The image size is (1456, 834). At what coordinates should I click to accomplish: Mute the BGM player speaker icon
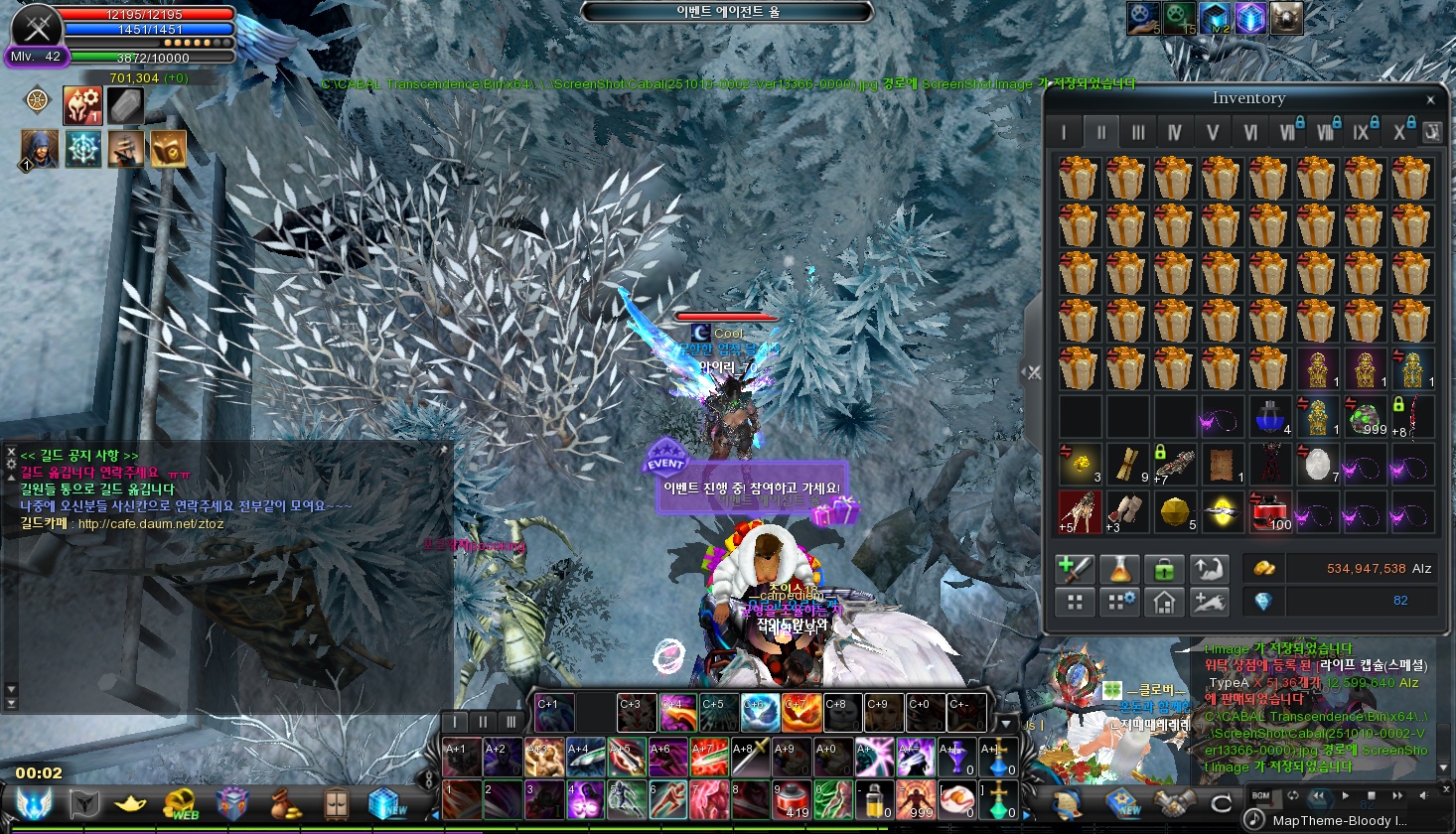pos(1425,795)
